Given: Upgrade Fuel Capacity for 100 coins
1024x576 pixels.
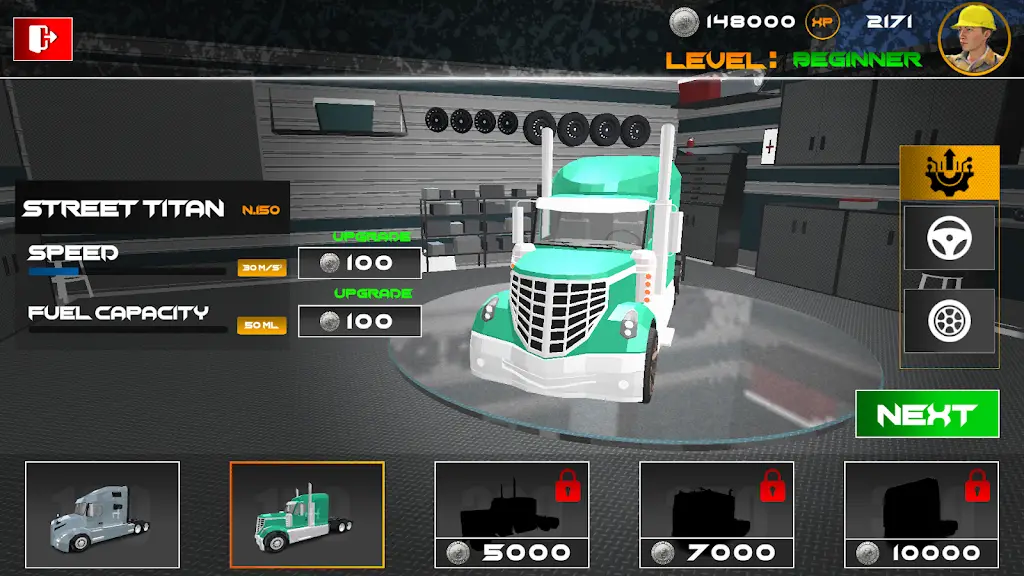Looking at the screenshot, I should (x=360, y=321).
